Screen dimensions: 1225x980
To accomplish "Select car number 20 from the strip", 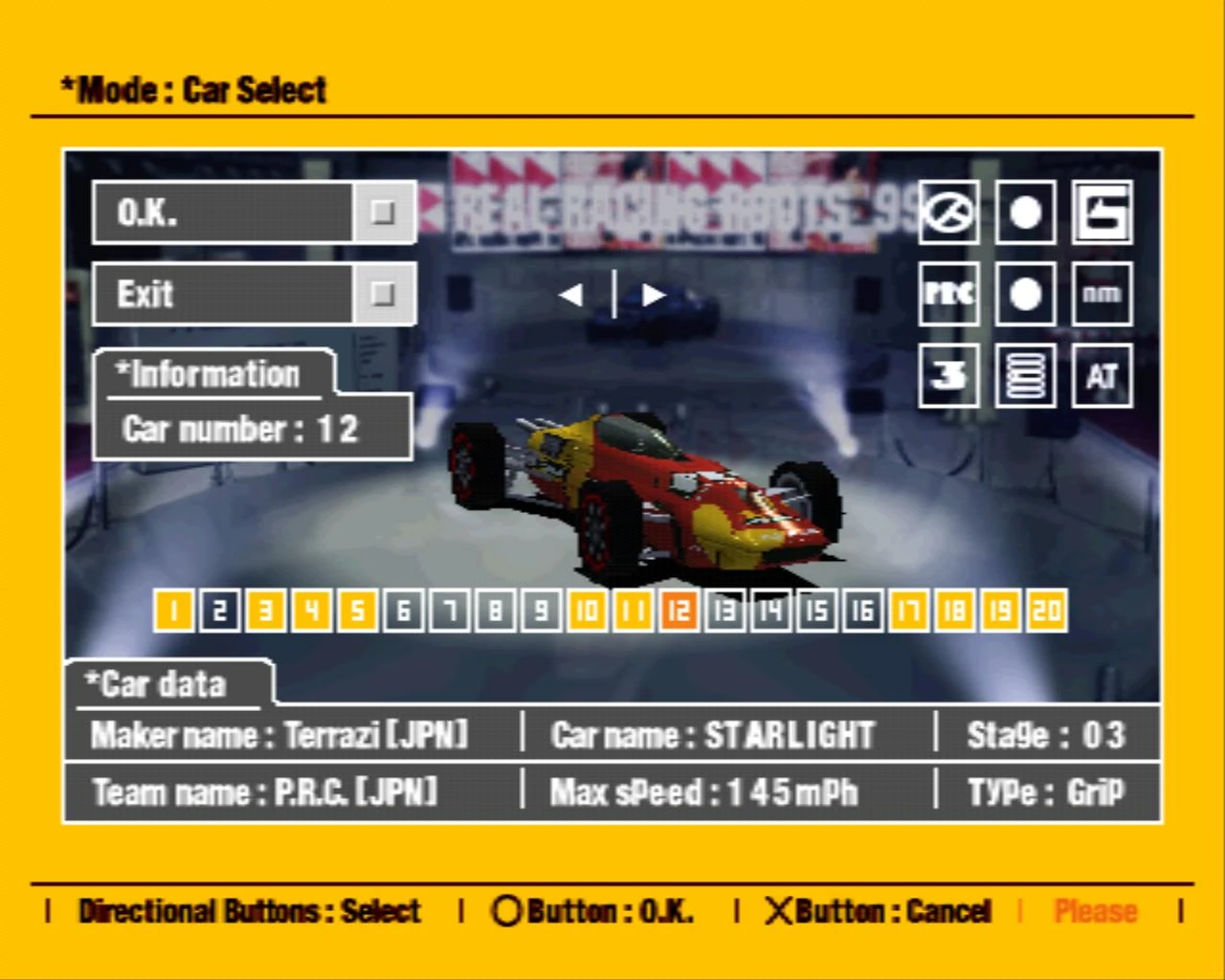I will [1046, 611].
